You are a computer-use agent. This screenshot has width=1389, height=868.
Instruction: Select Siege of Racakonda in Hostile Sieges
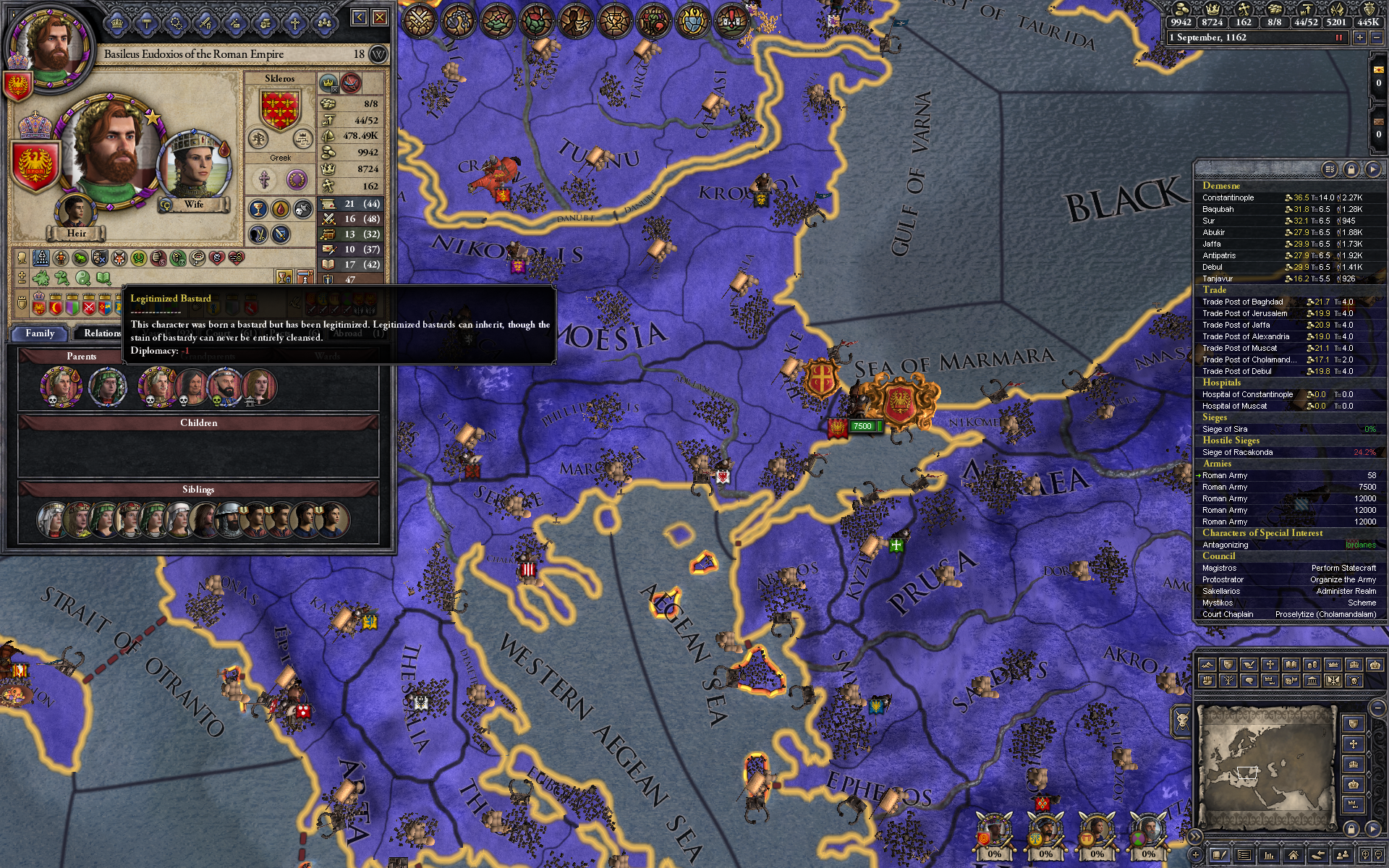[1239, 451]
